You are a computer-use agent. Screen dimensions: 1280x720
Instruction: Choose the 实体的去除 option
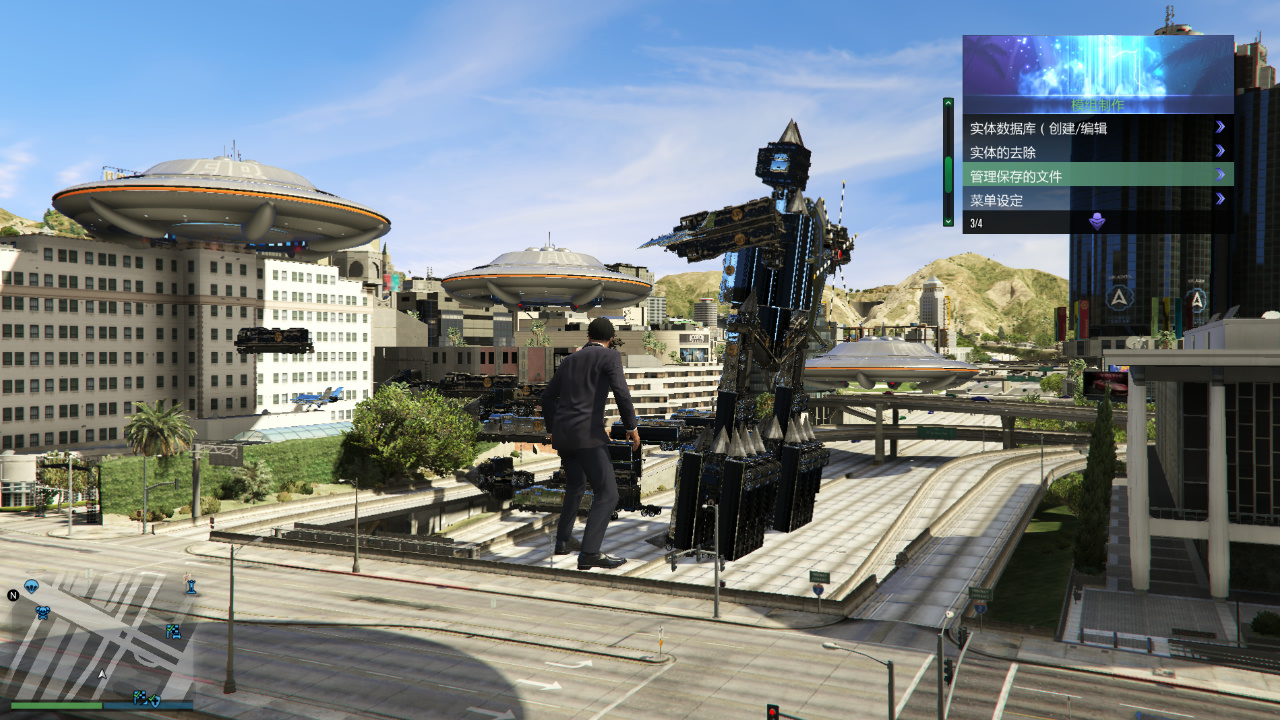[1005, 152]
